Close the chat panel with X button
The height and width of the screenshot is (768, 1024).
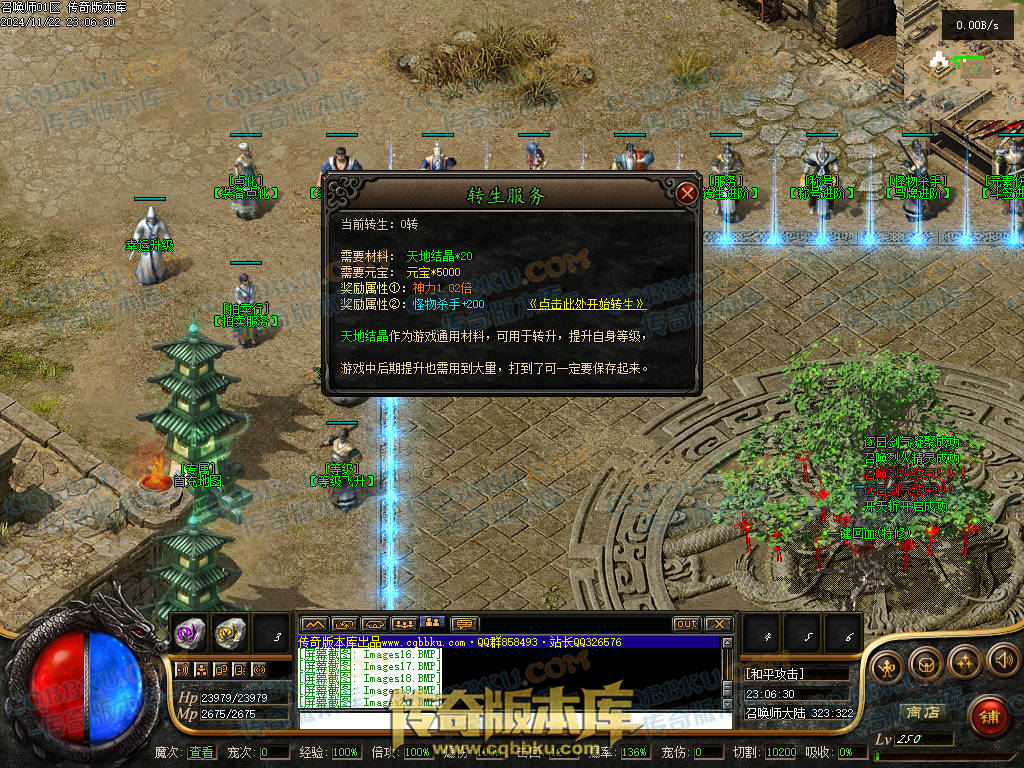(718, 624)
